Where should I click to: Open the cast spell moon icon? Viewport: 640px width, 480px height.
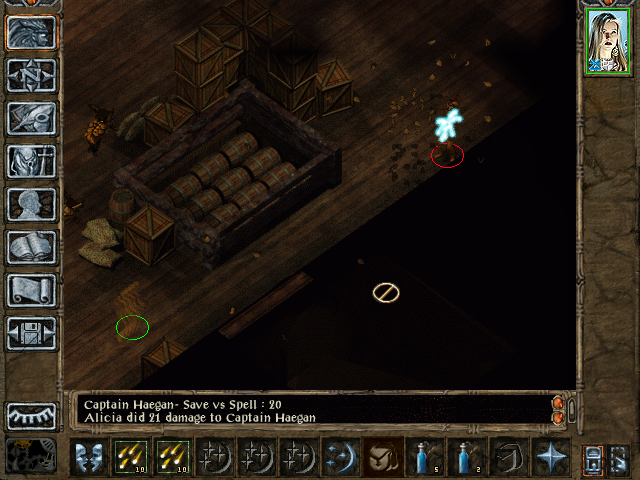(x=339, y=455)
